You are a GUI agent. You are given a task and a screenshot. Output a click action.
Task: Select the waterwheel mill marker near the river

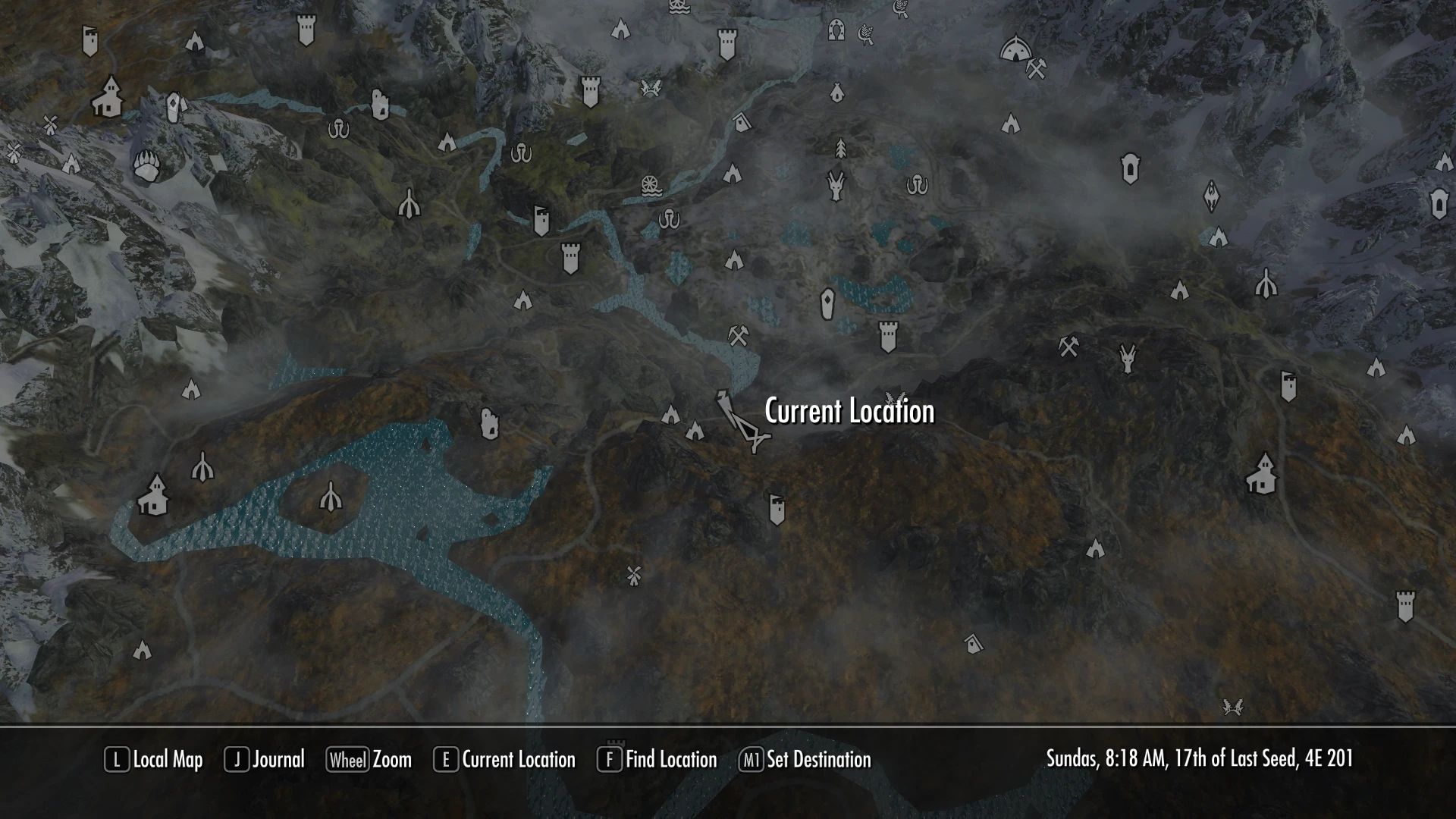point(651,186)
